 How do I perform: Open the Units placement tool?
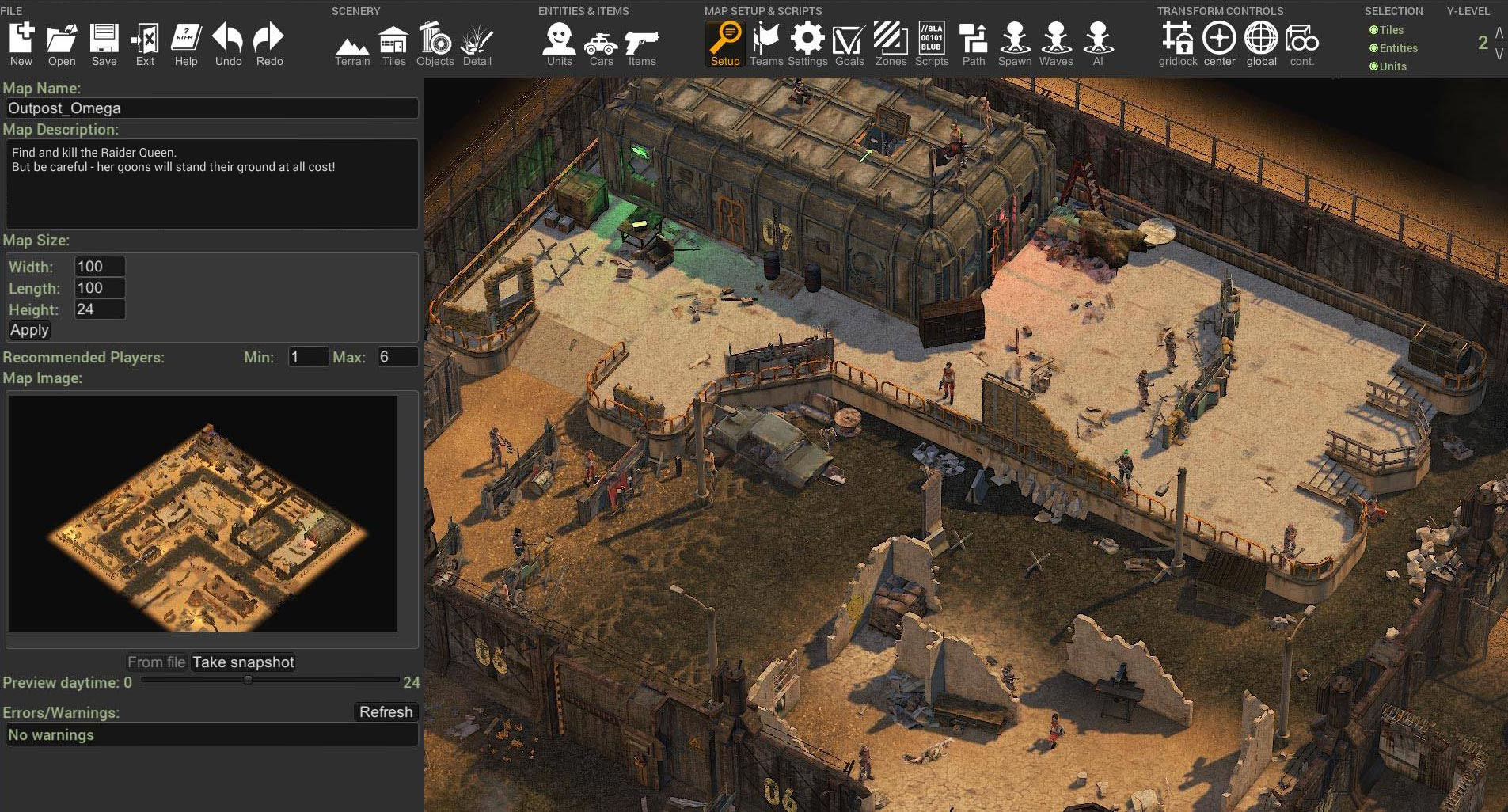point(559,44)
